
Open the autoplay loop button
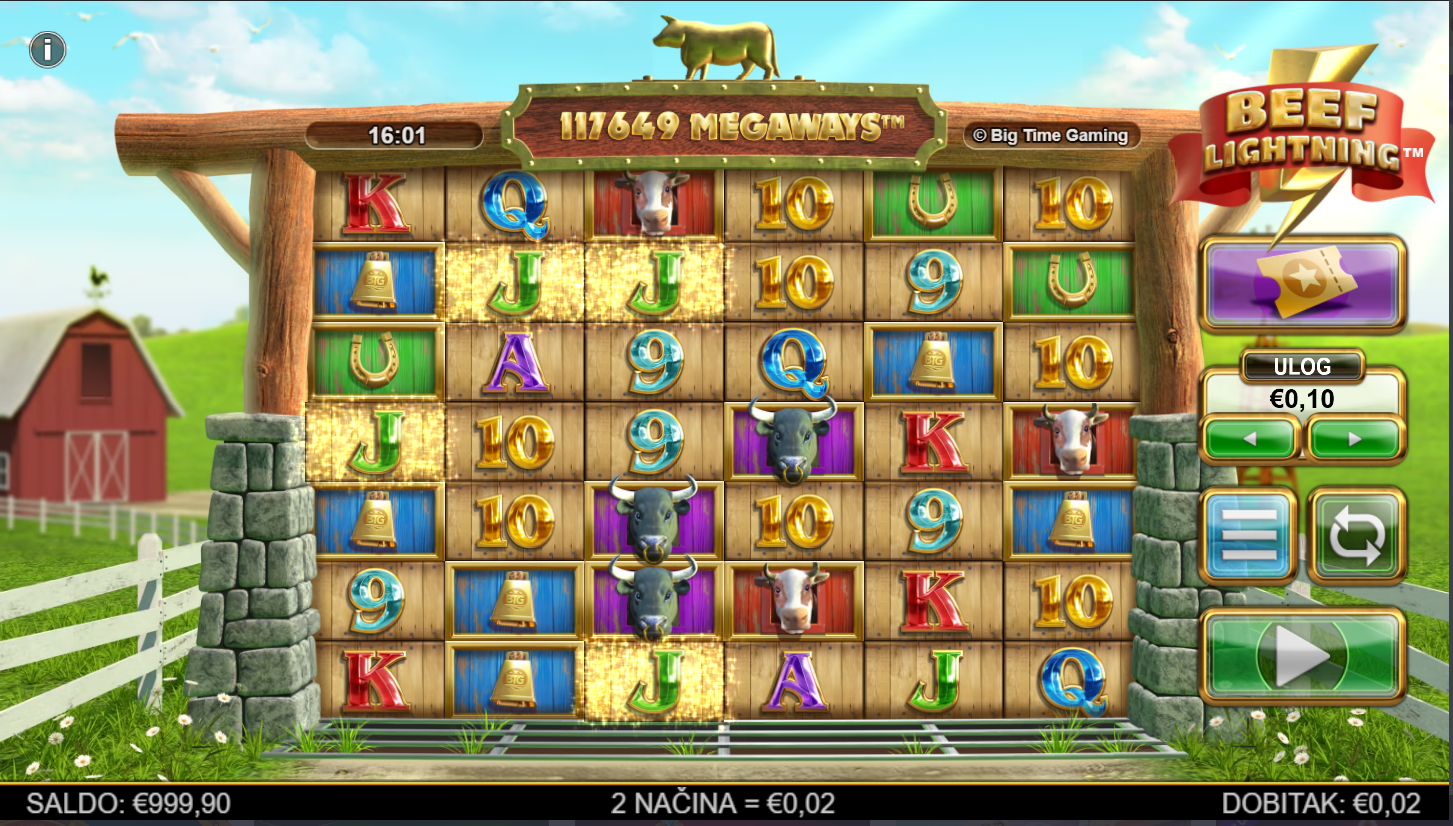1356,535
